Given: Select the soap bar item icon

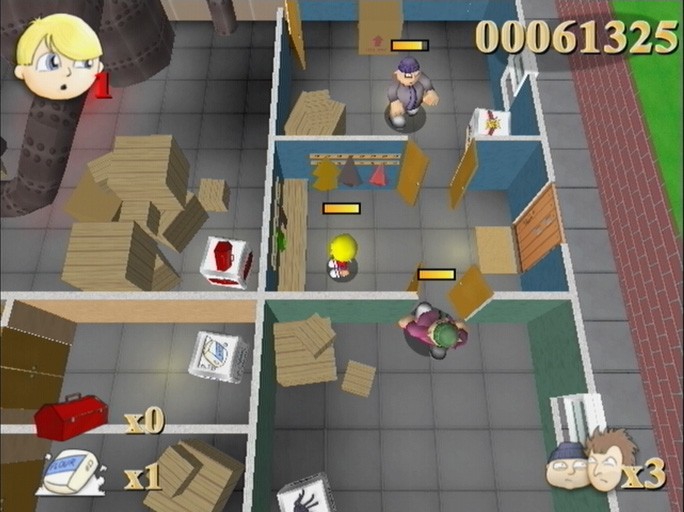Looking at the screenshot, I should pyautogui.click(x=70, y=472).
